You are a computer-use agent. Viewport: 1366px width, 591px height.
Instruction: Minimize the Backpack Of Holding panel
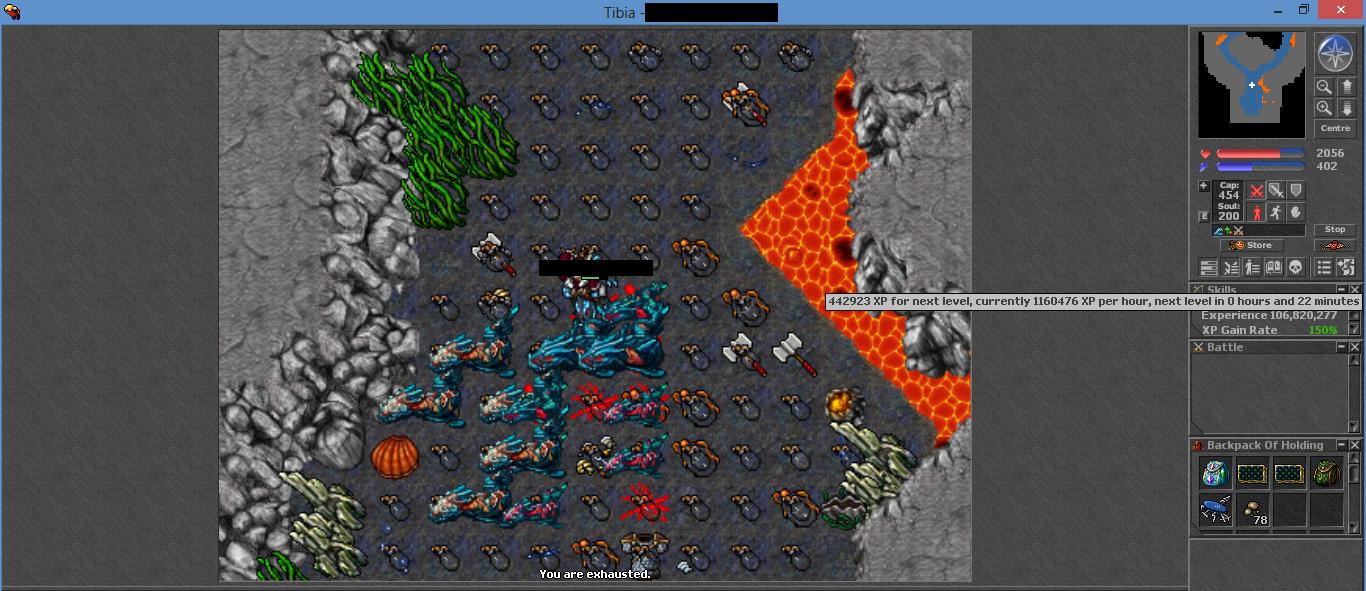point(1341,445)
